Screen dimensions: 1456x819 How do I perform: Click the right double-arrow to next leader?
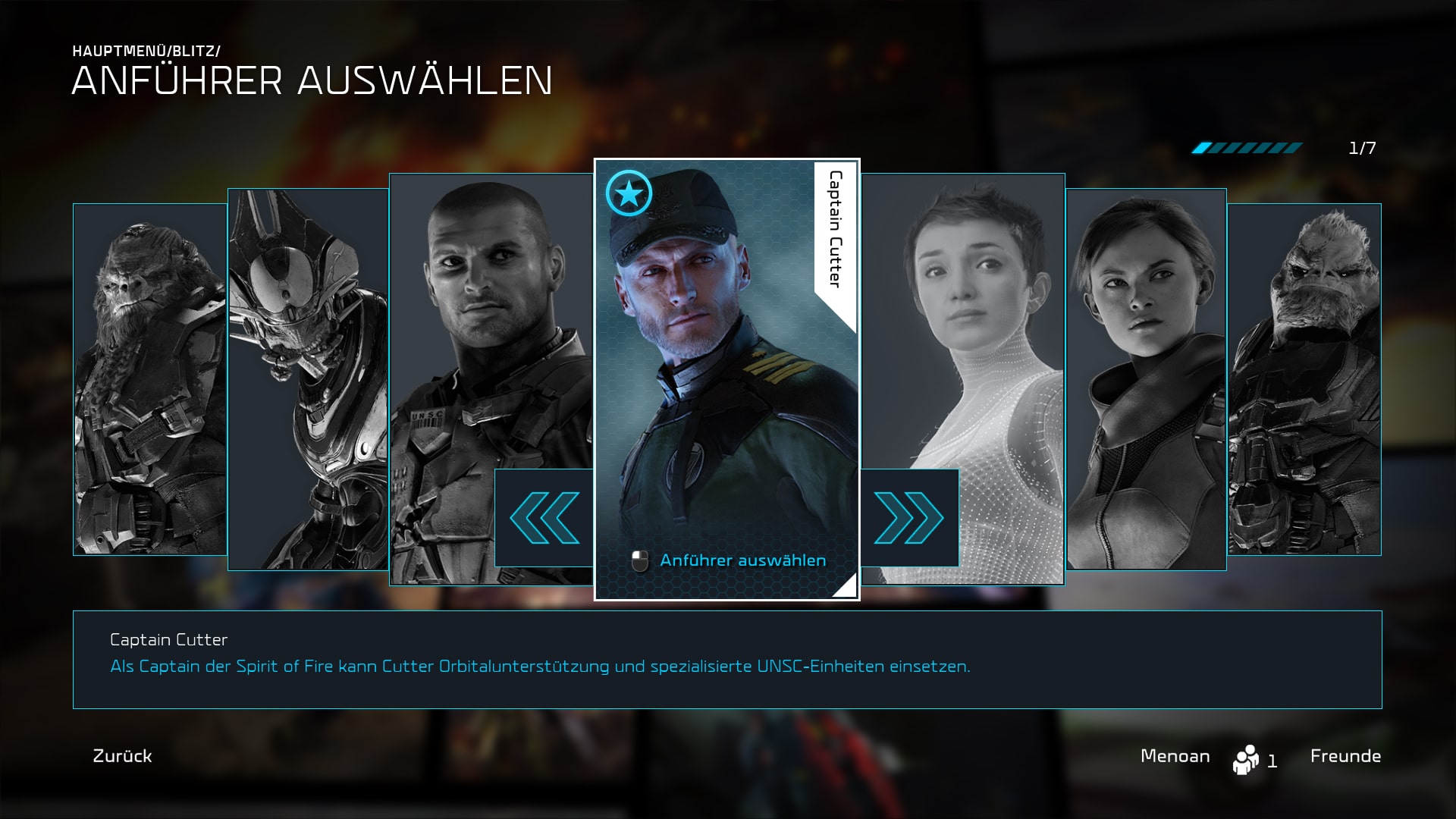coord(909,518)
